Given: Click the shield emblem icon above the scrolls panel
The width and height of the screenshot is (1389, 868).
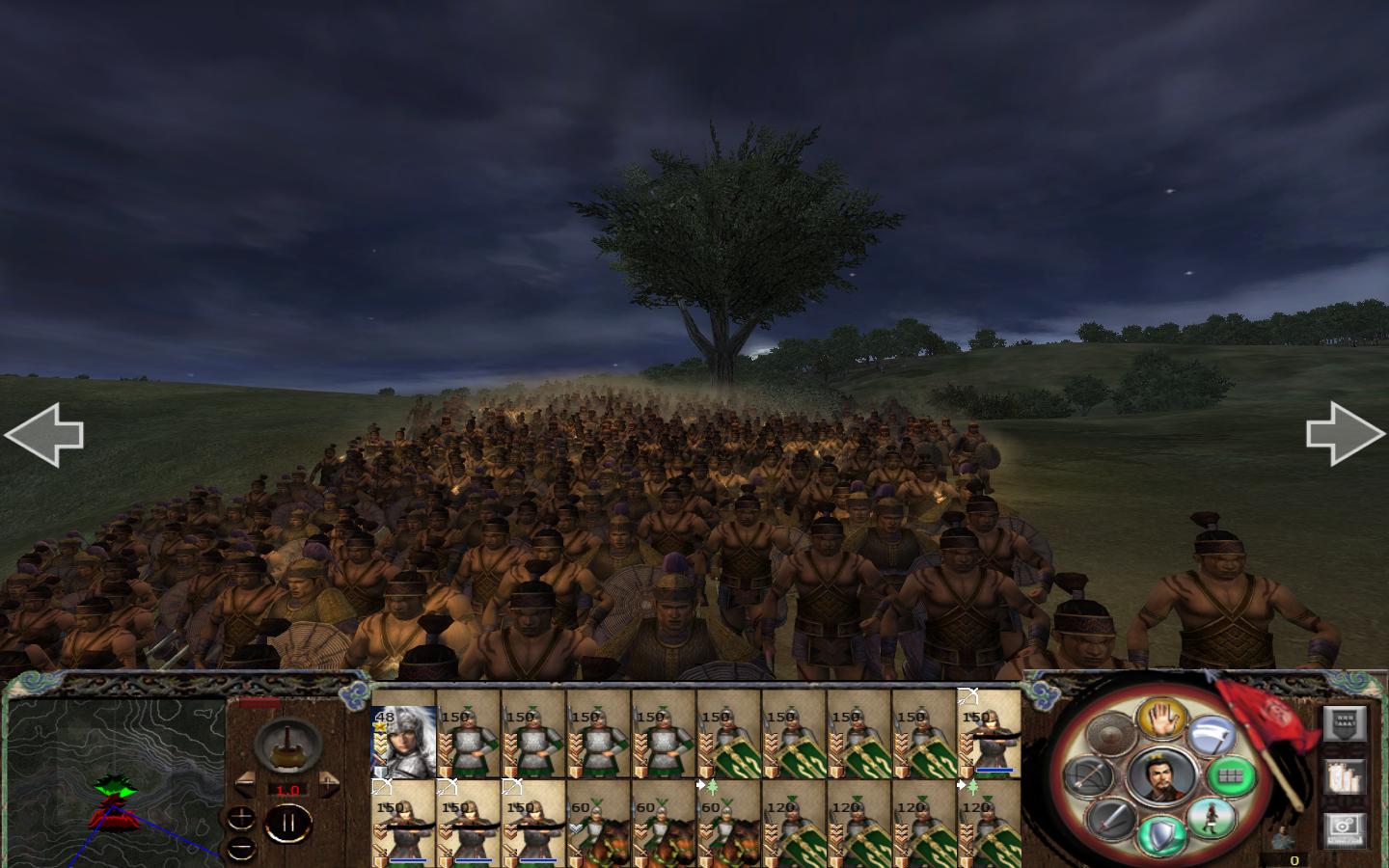Looking at the screenshot, I should click(x=1345, y=724).
